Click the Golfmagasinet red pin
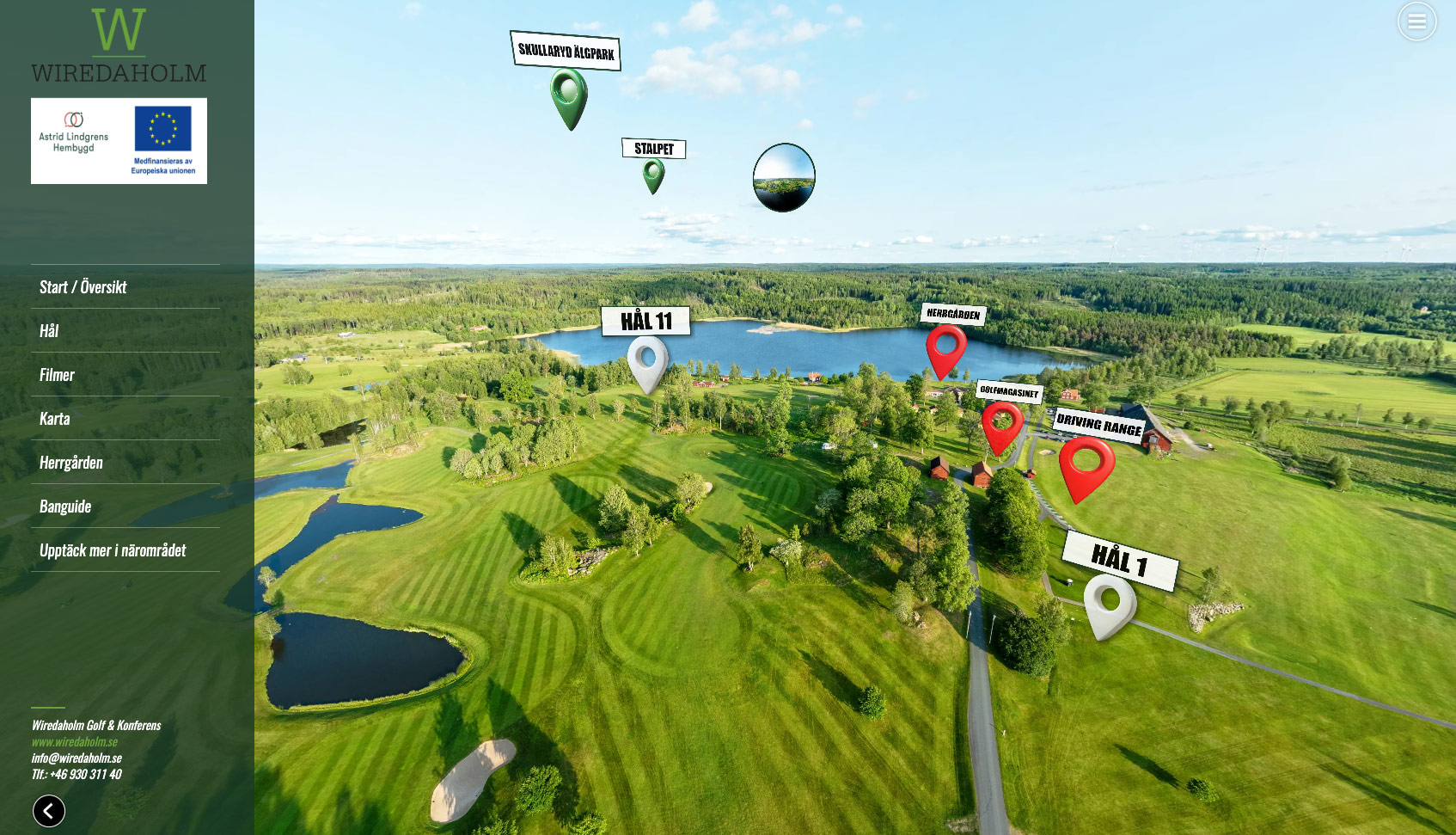 coord(1001,423)
